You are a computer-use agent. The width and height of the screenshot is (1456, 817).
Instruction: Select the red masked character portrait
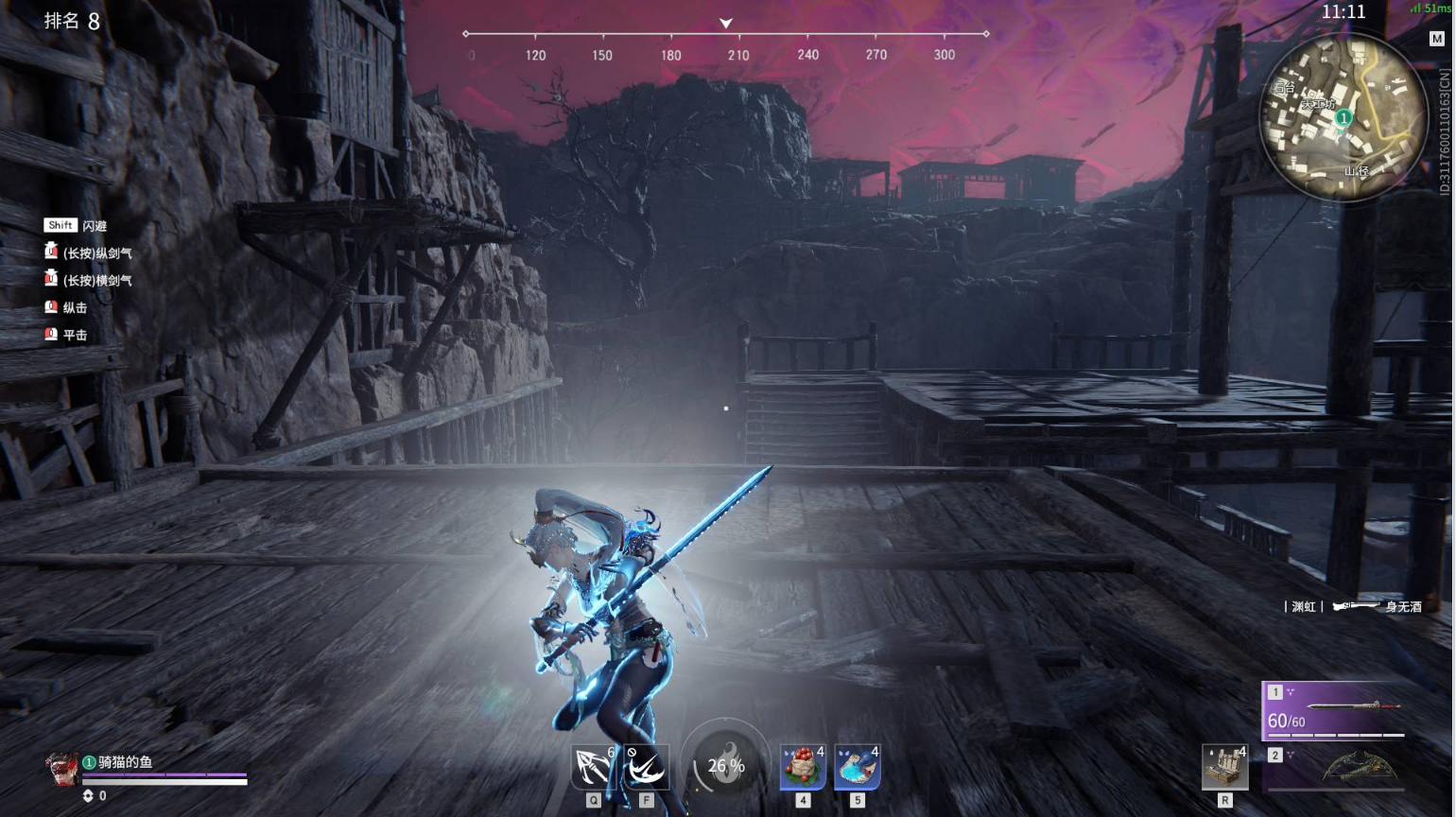coord(62,769)
